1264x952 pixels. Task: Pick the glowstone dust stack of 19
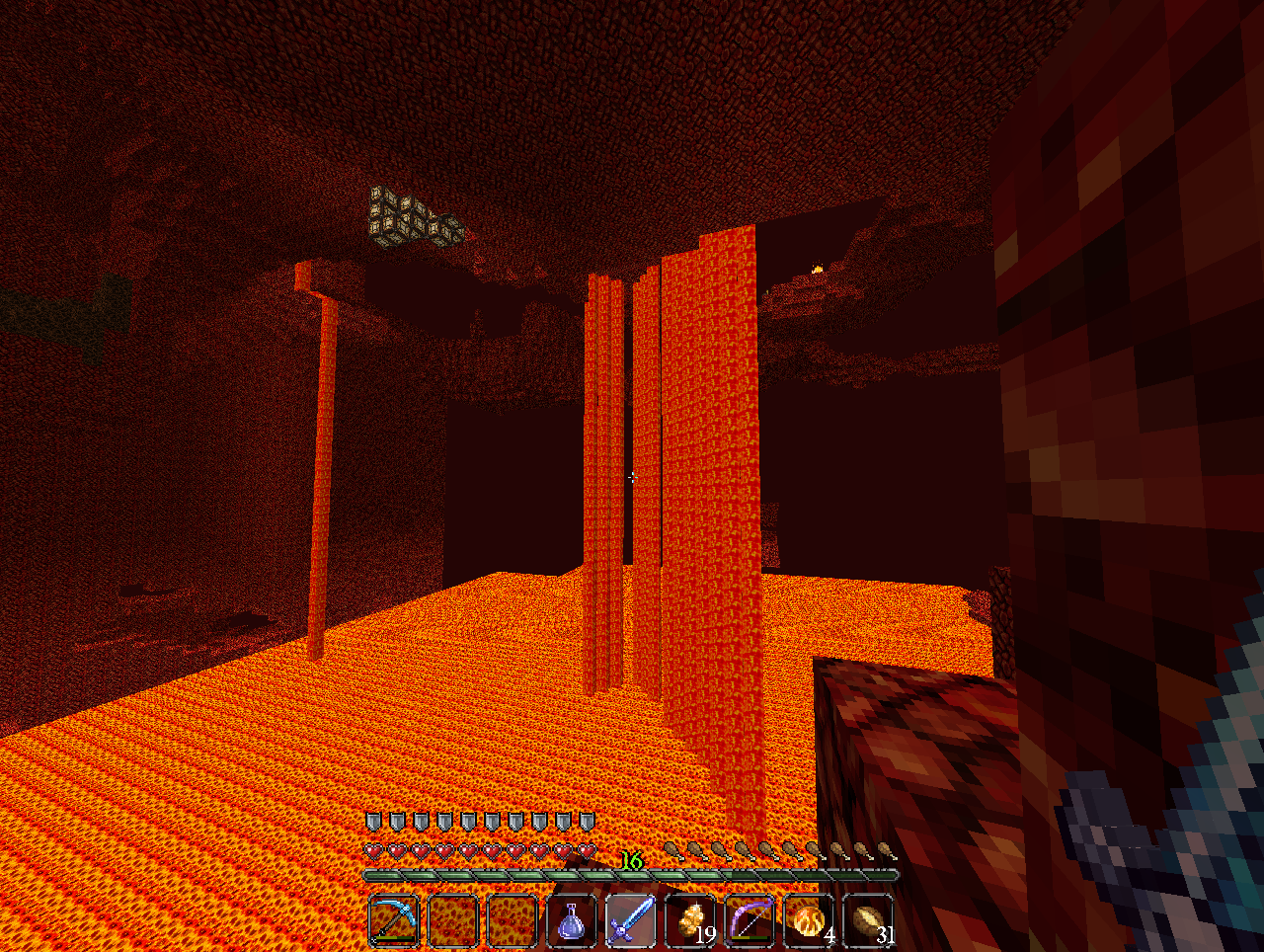pos(690,920)
